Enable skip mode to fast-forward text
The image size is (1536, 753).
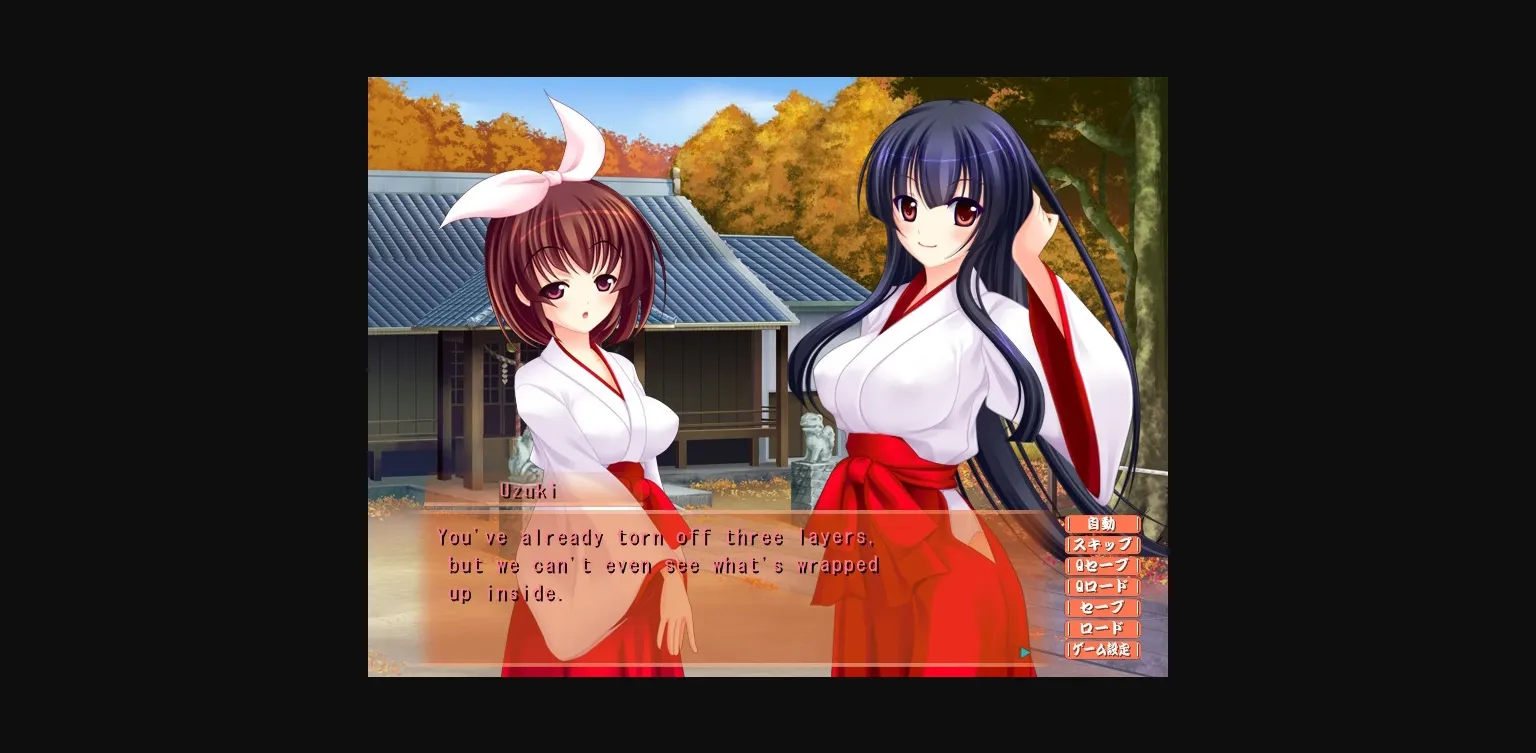[x=1103, y=545]
